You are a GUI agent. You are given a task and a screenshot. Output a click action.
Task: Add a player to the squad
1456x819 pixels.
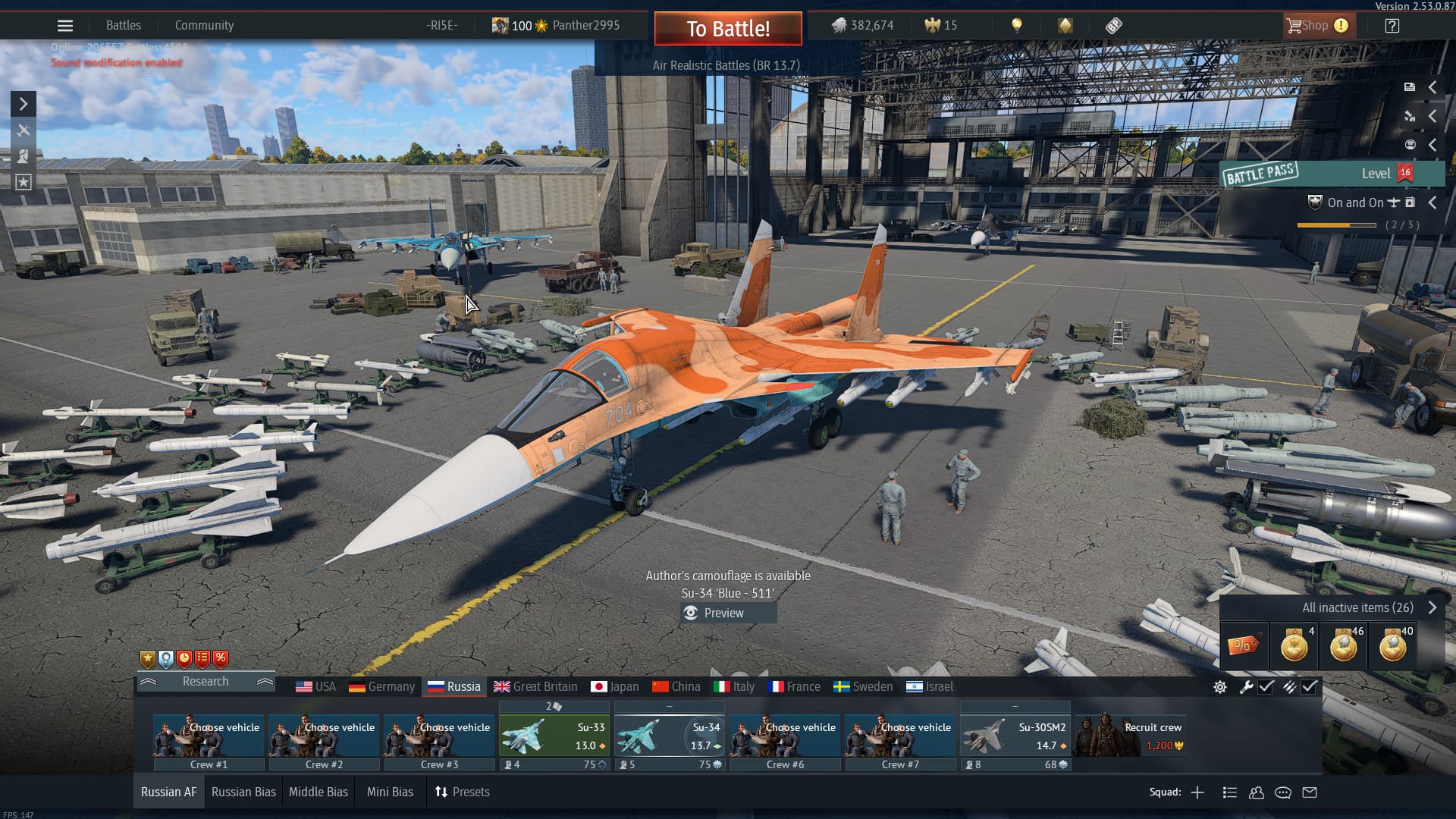point(1197,792)
